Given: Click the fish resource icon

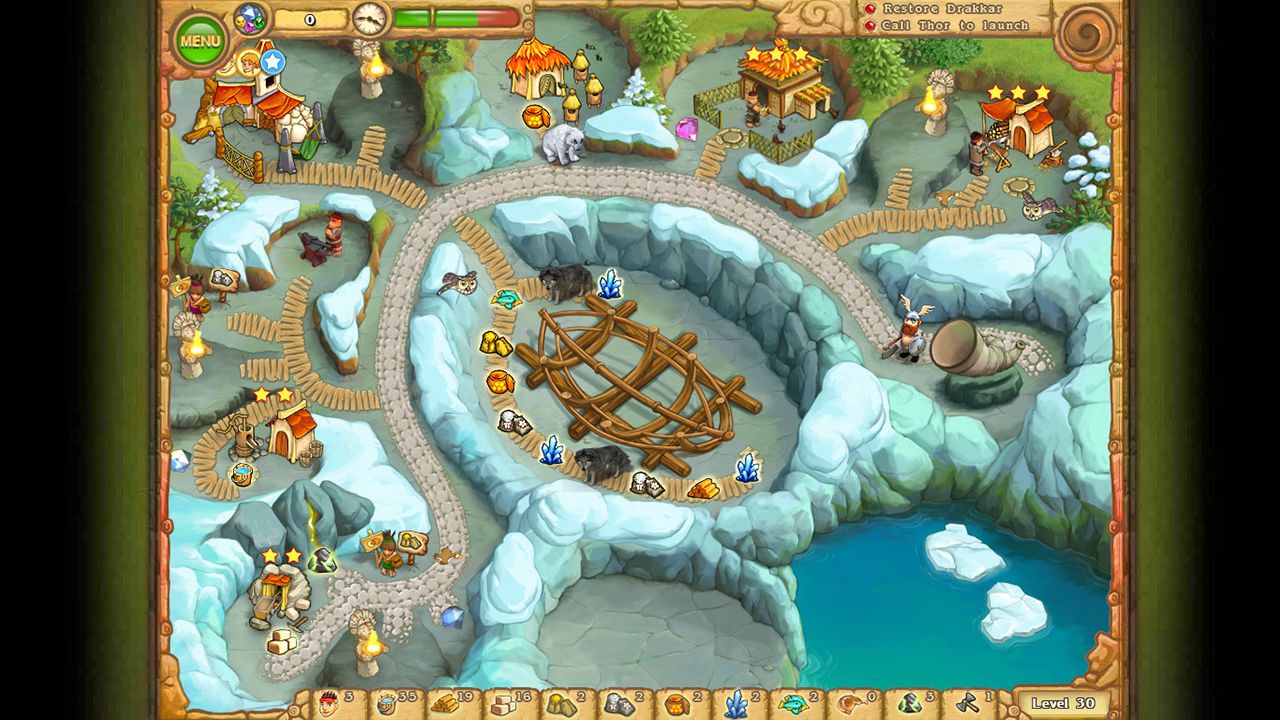Looking at the screenshot, I should (x=792, y=705).
